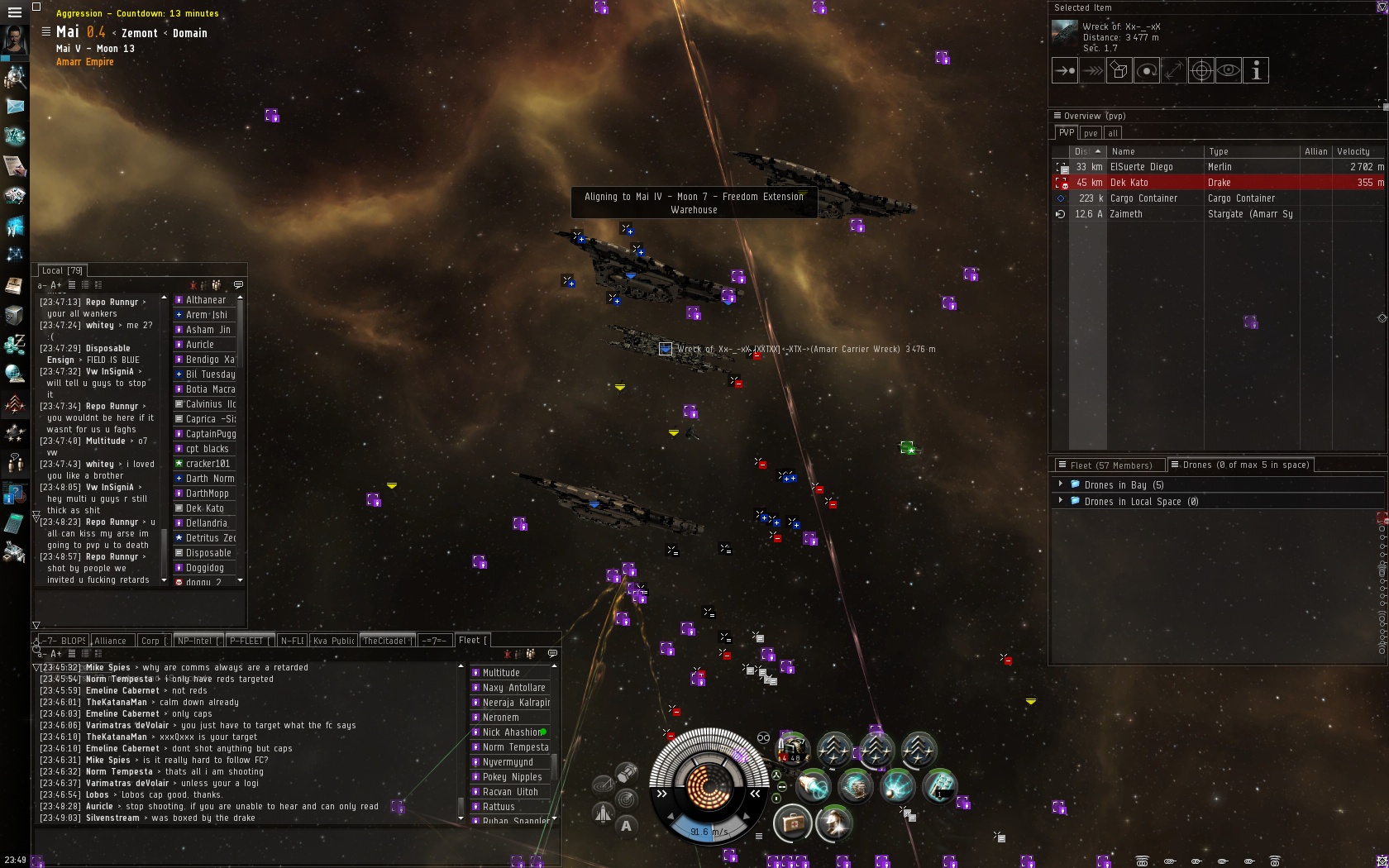Activate the medical kit repair module
Image resolution: width=1389 pixels, height=868 pixels.
point(792,823)
